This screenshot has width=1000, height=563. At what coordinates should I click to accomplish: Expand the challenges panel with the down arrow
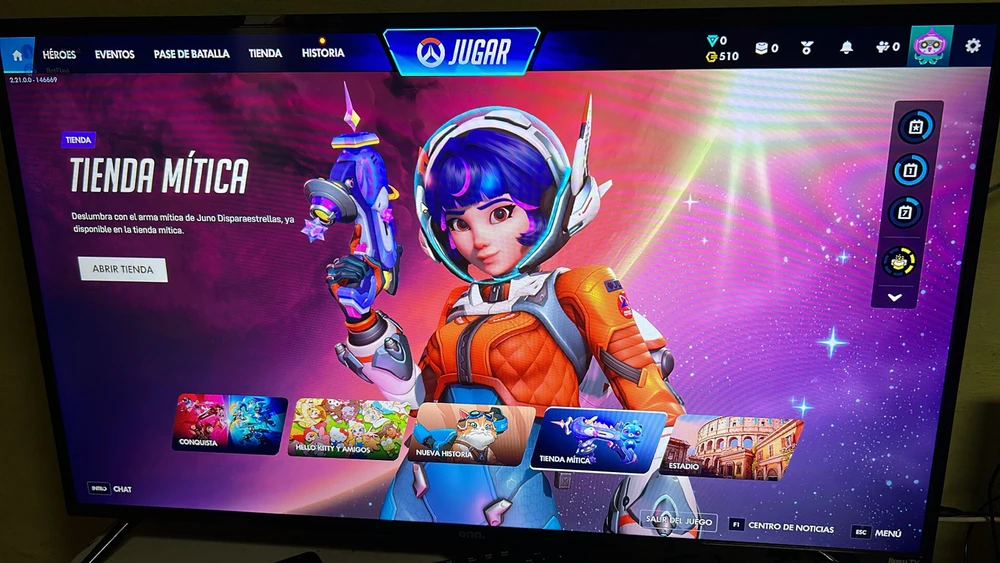click(x=894, y=297)
